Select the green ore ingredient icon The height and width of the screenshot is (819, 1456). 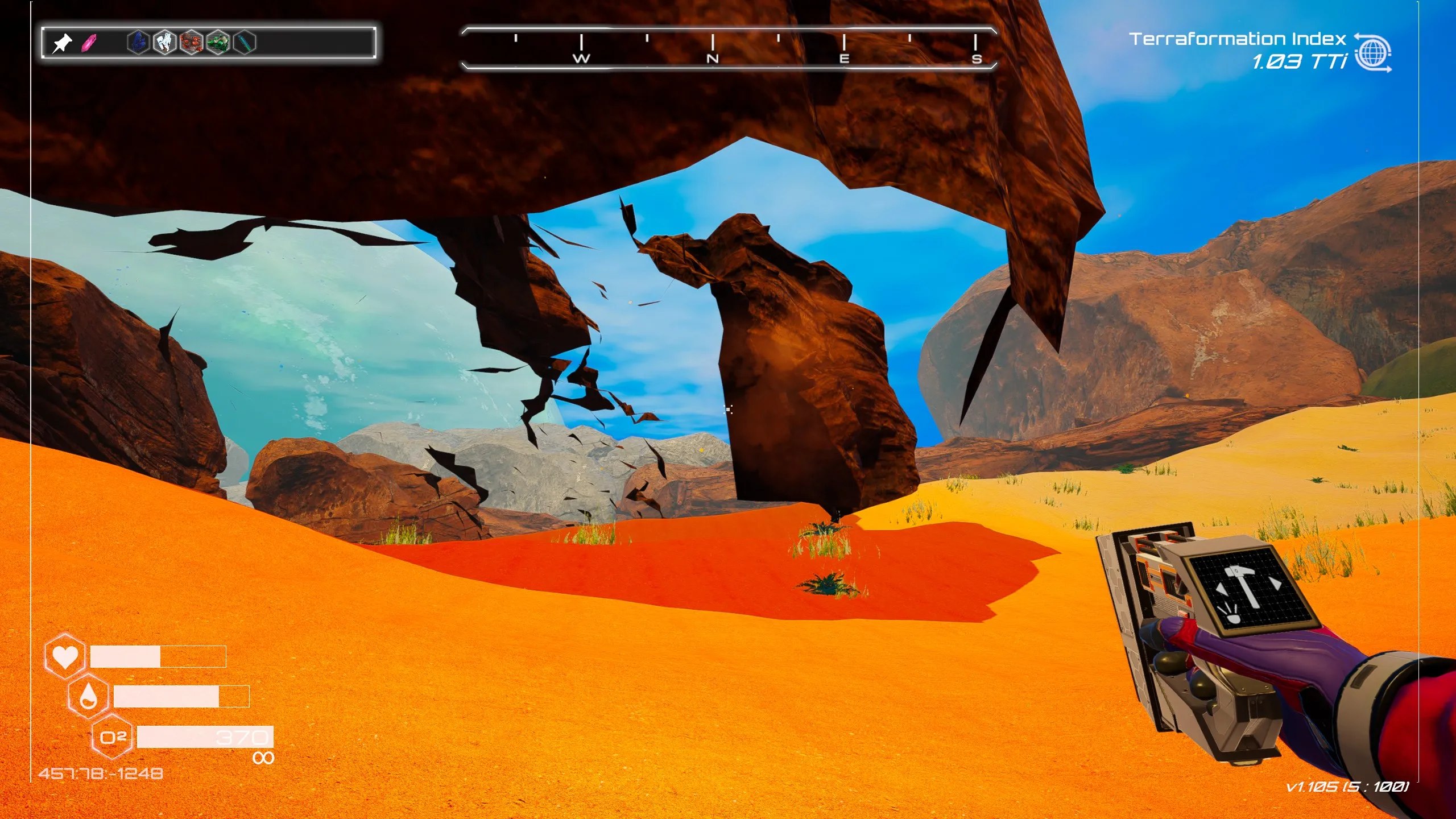(x=218, y=42)
